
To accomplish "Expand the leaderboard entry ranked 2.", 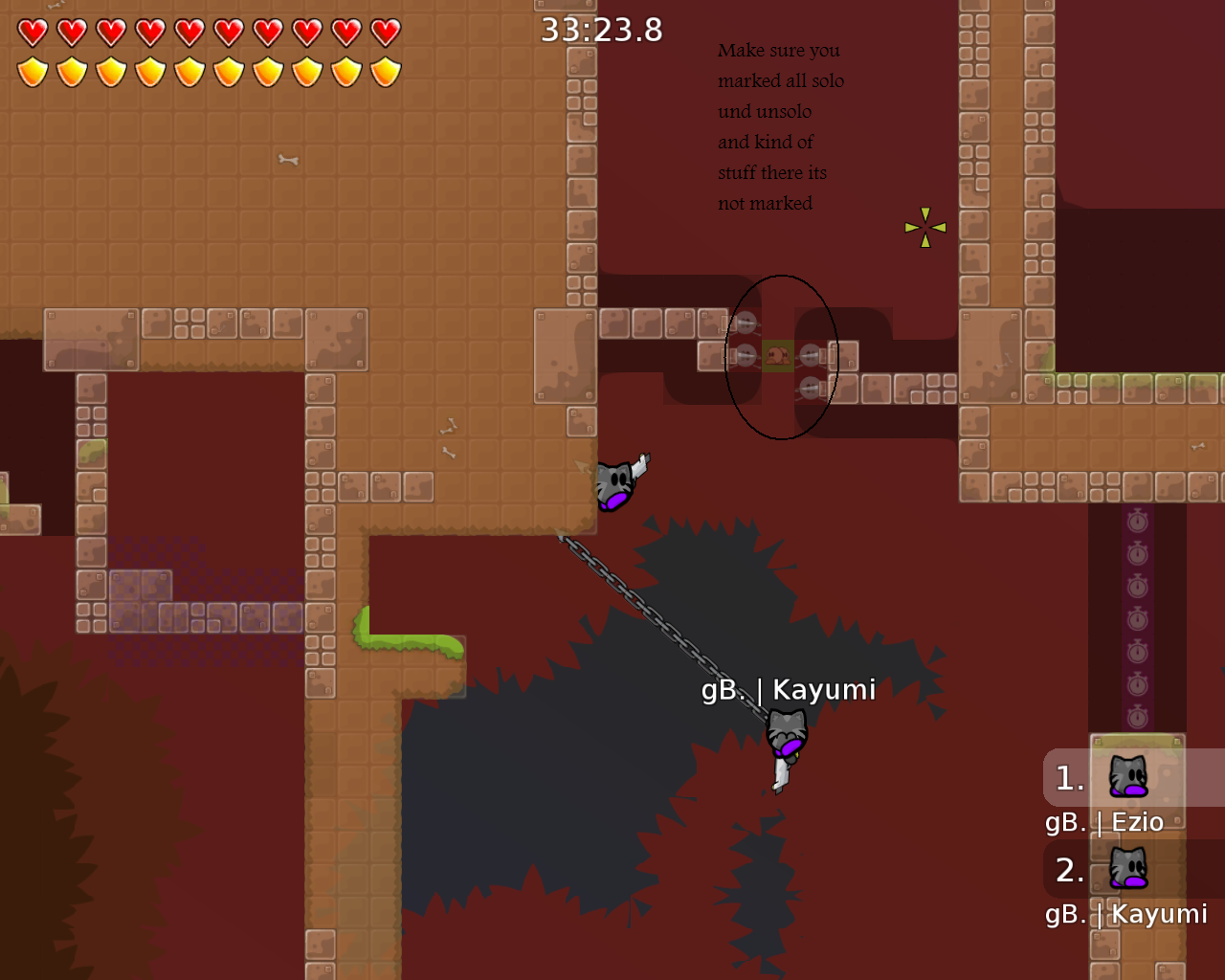I will pos(1069,870).
